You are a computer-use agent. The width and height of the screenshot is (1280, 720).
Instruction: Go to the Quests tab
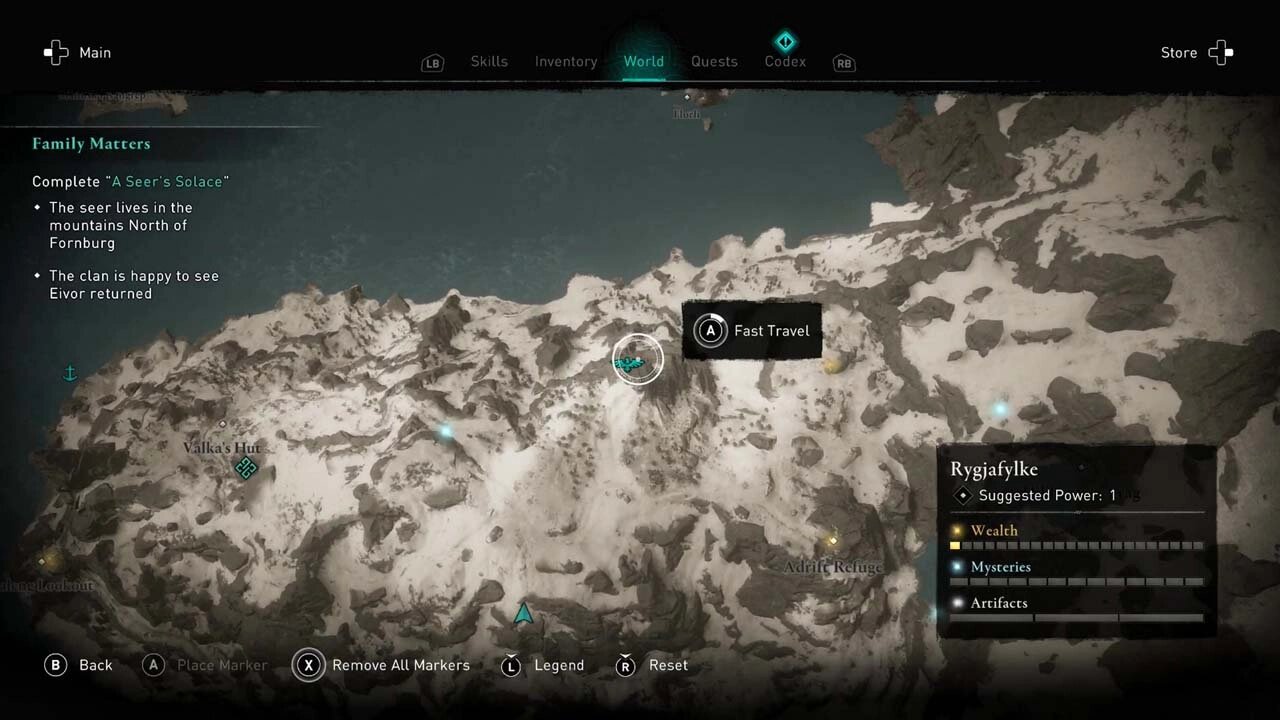coord(714,62)
